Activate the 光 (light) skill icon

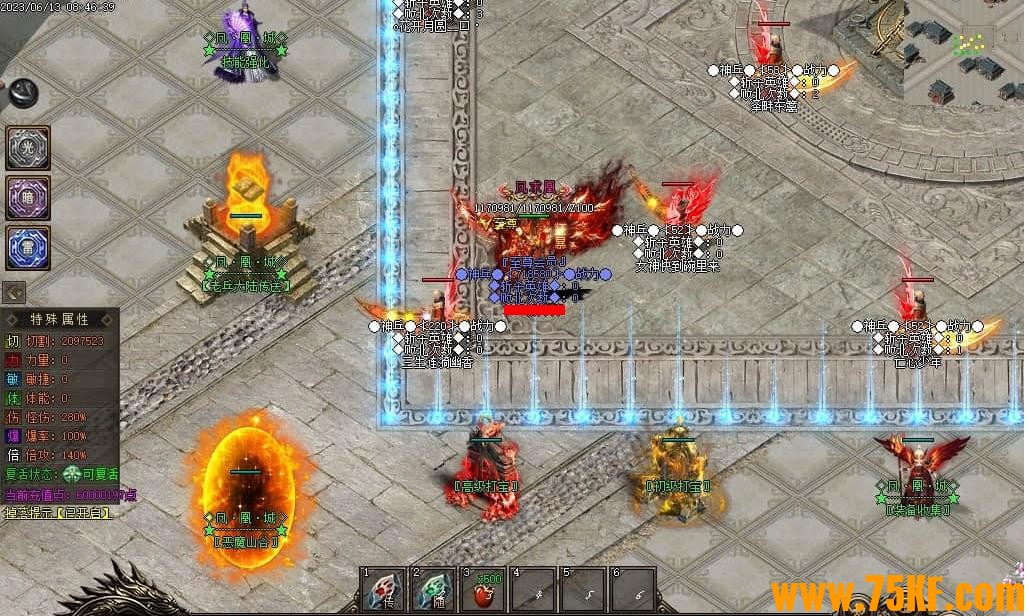[27, 147]
